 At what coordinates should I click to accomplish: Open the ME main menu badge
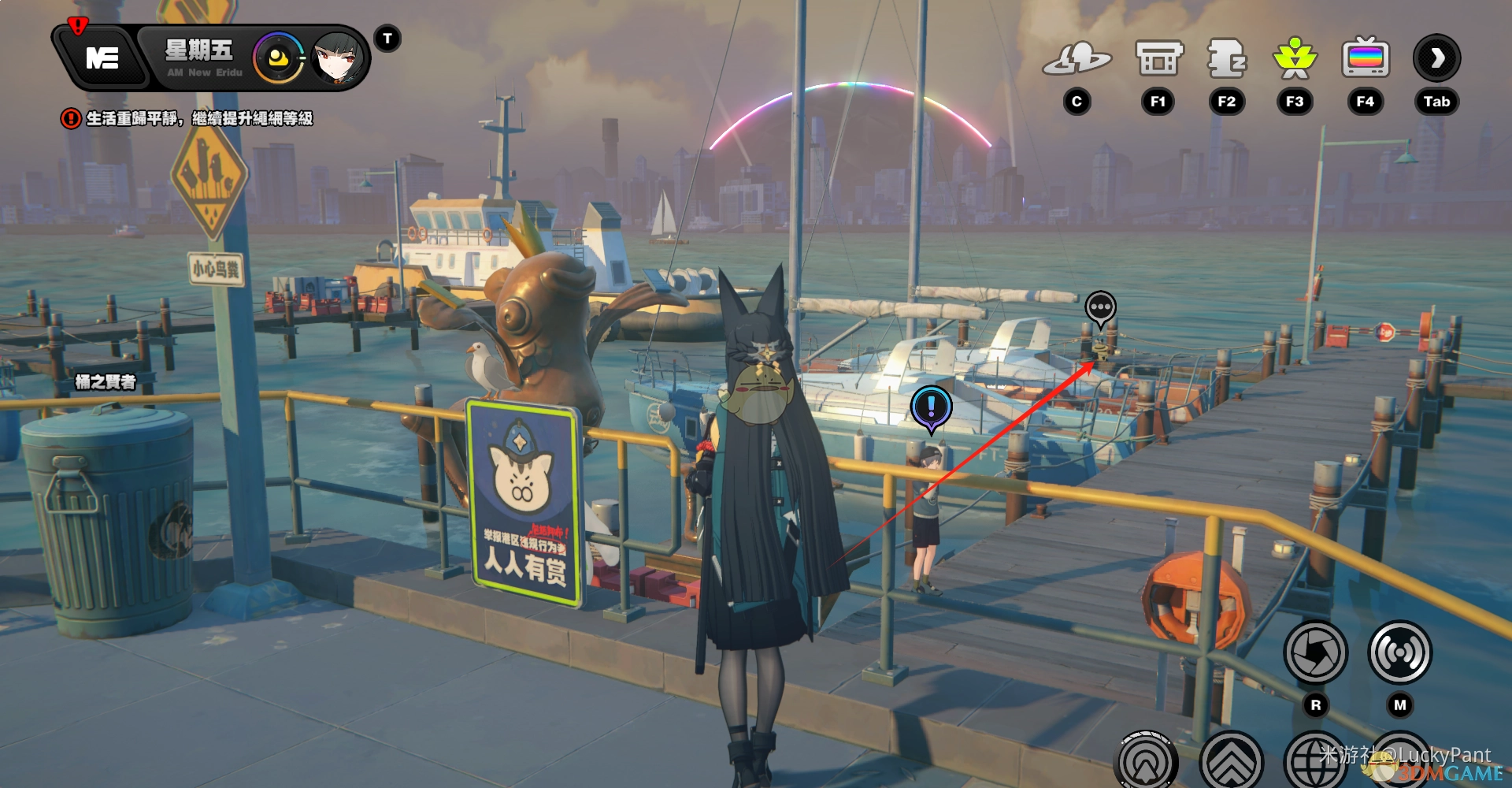102,58
